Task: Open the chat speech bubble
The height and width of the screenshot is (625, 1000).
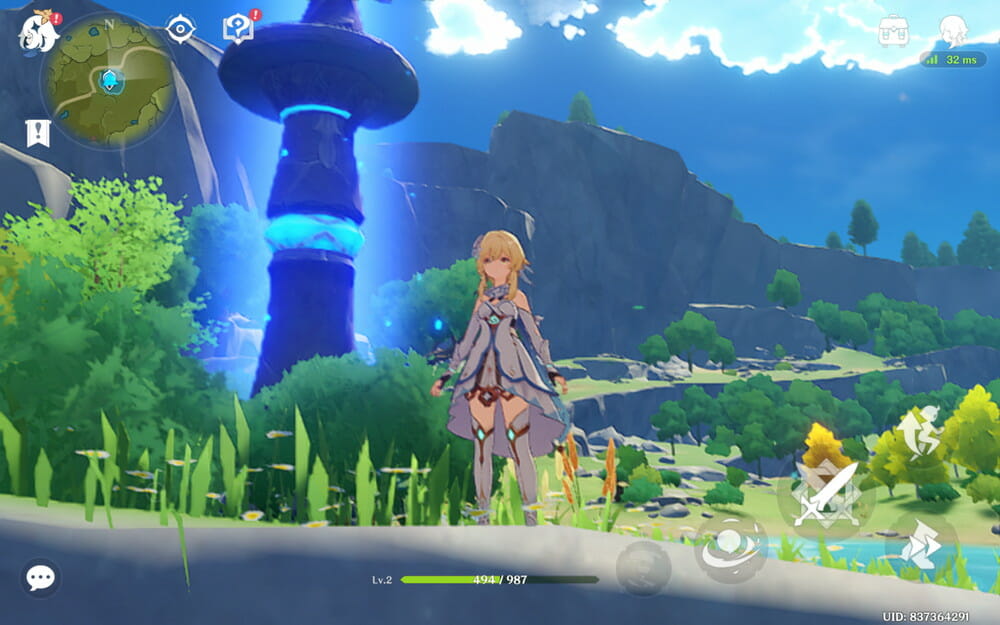Action: point(40,577)
